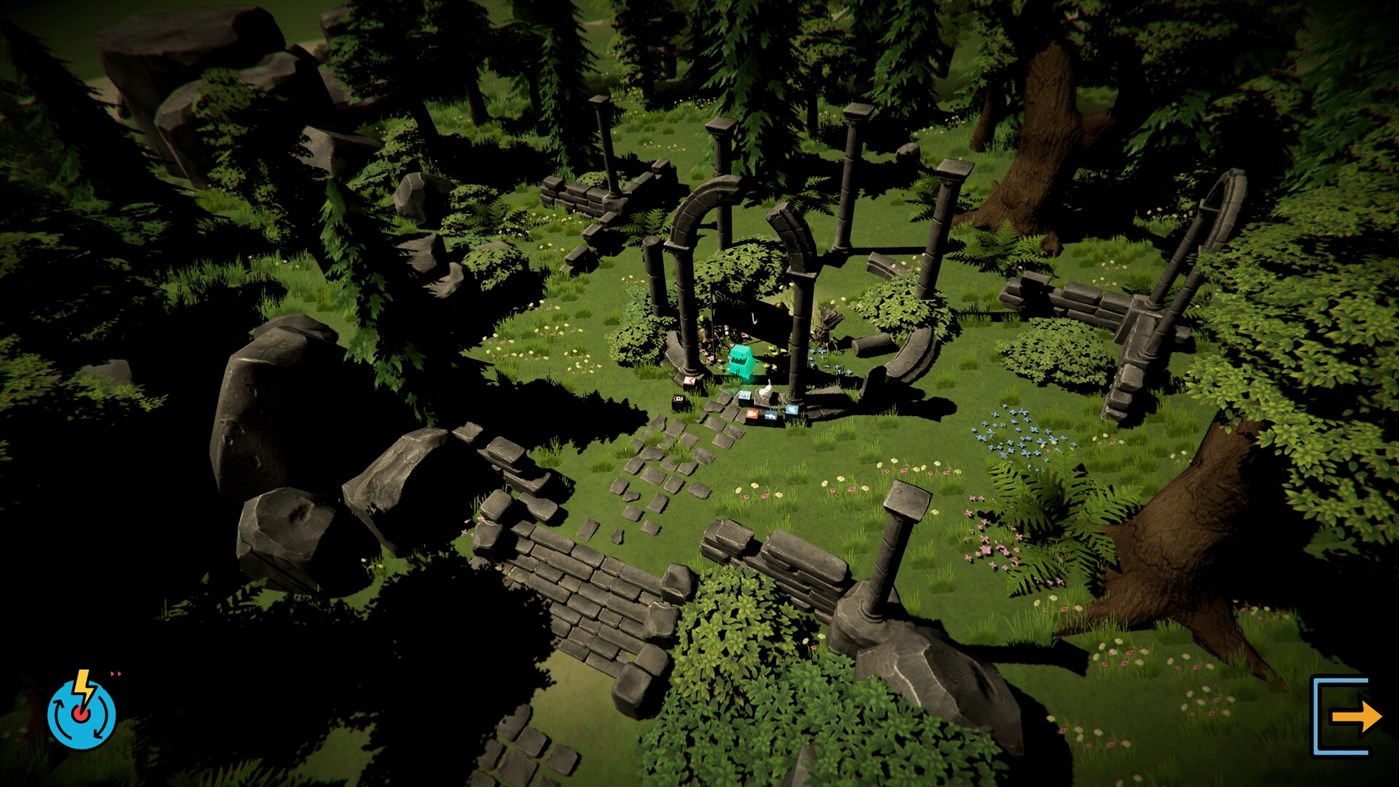Select the red YouTube cube block
1399x787 pixels.
coord(750,413)
